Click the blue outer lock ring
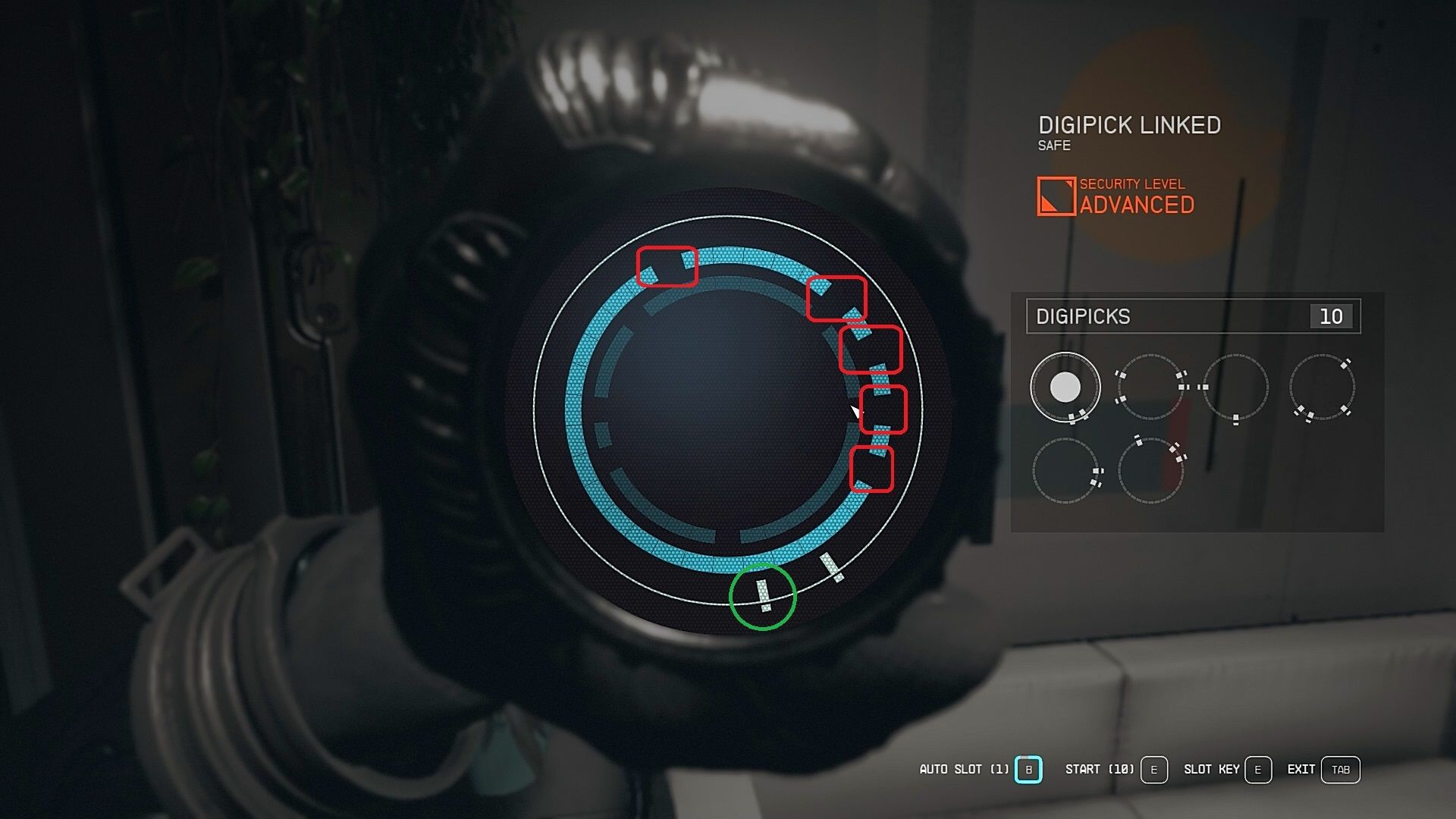Viewport: 1456px width, 819px height. [x=578, y=409]
